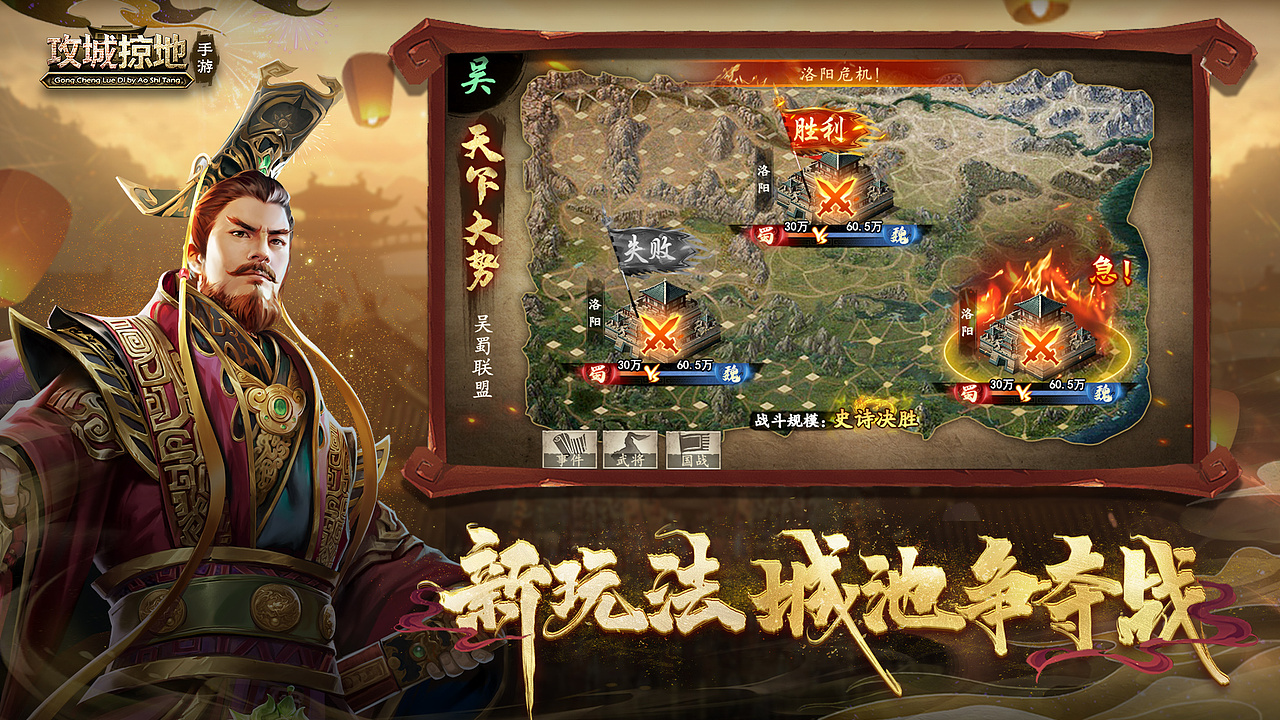Tap the burning city battle swords icon
The image size is (1280, 720).
[1040, 347]
